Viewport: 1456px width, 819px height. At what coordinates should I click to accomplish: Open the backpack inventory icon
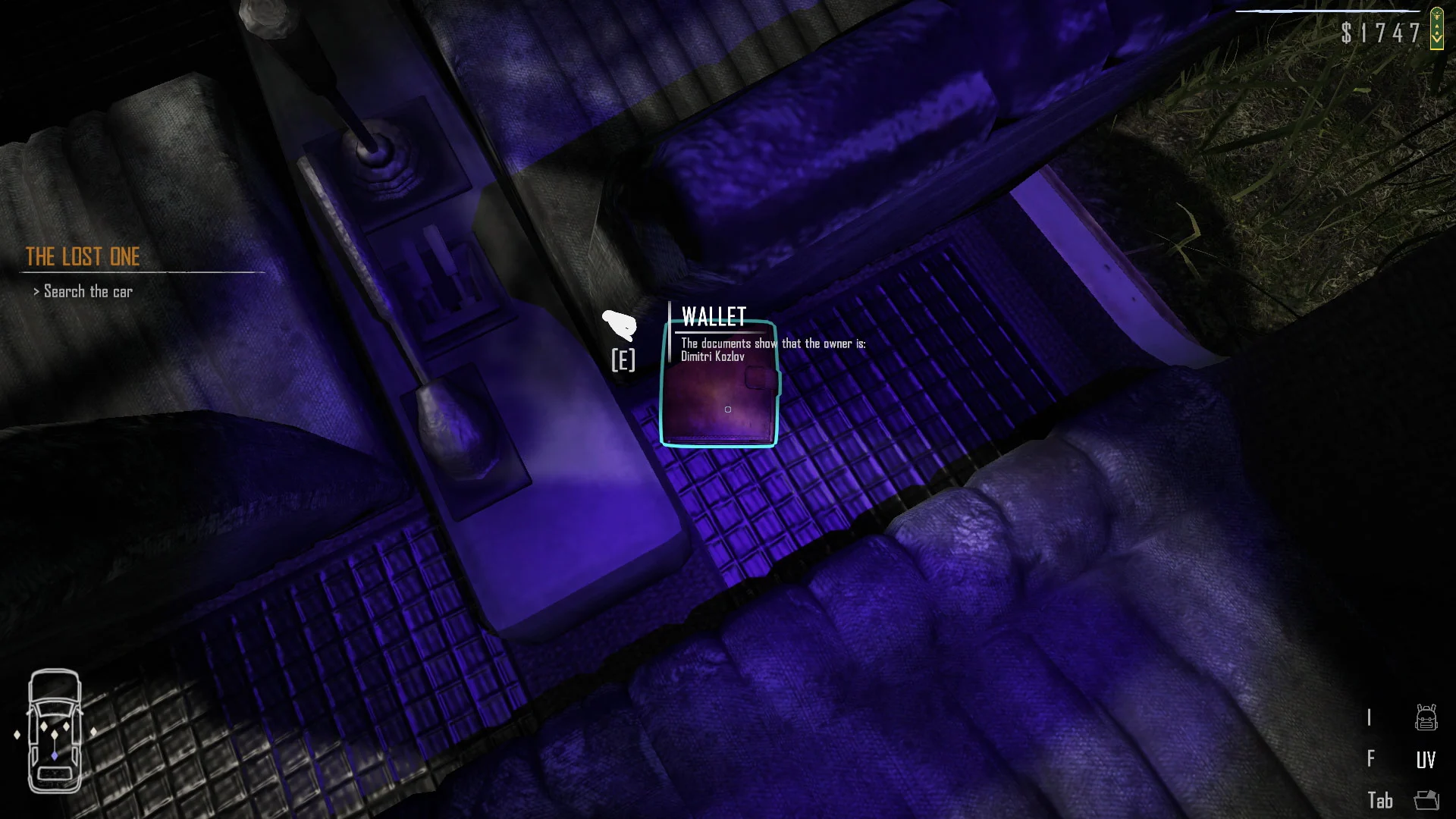pos(1426,717)
